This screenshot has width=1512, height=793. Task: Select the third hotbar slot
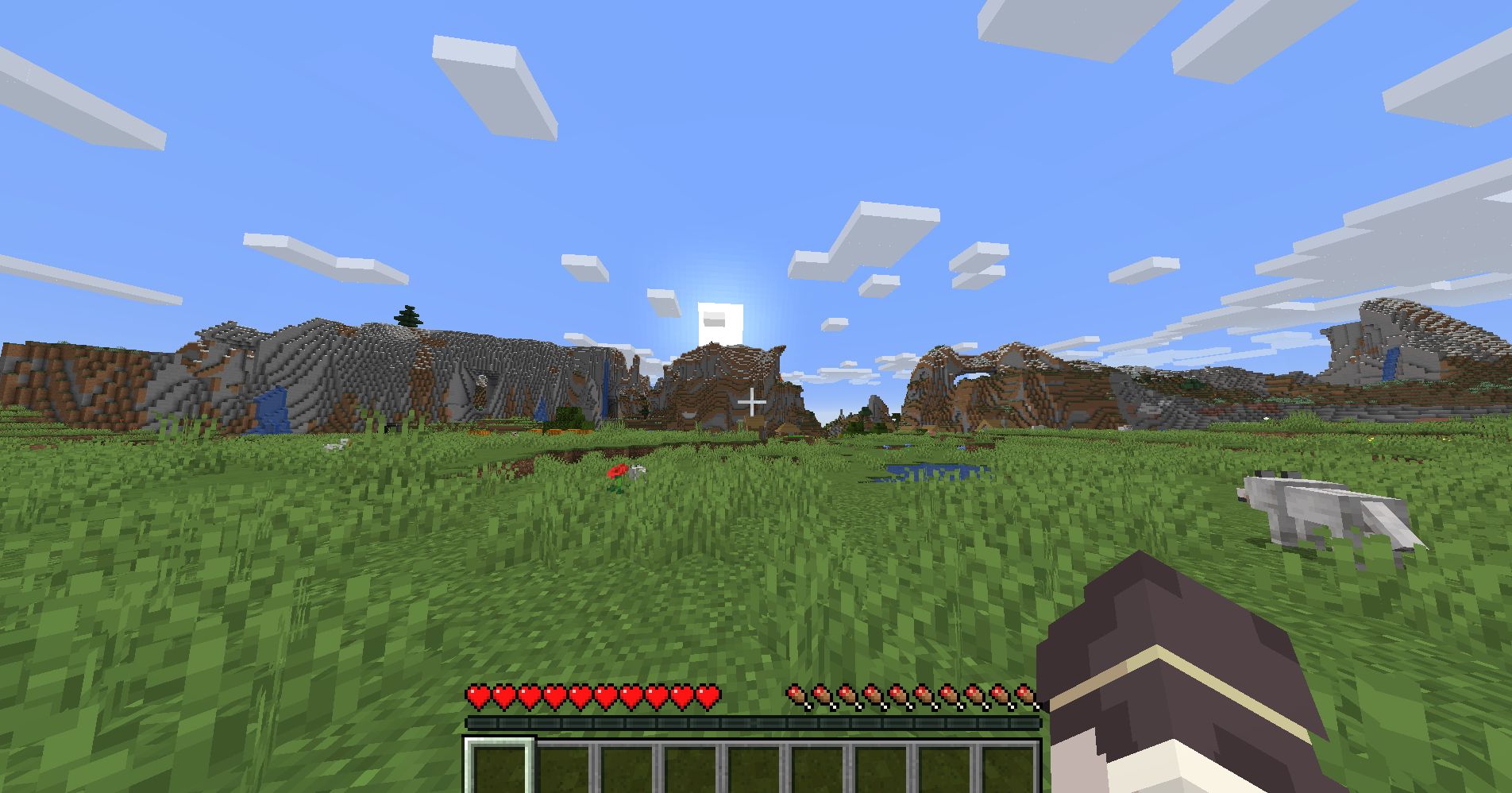[627, 761]
